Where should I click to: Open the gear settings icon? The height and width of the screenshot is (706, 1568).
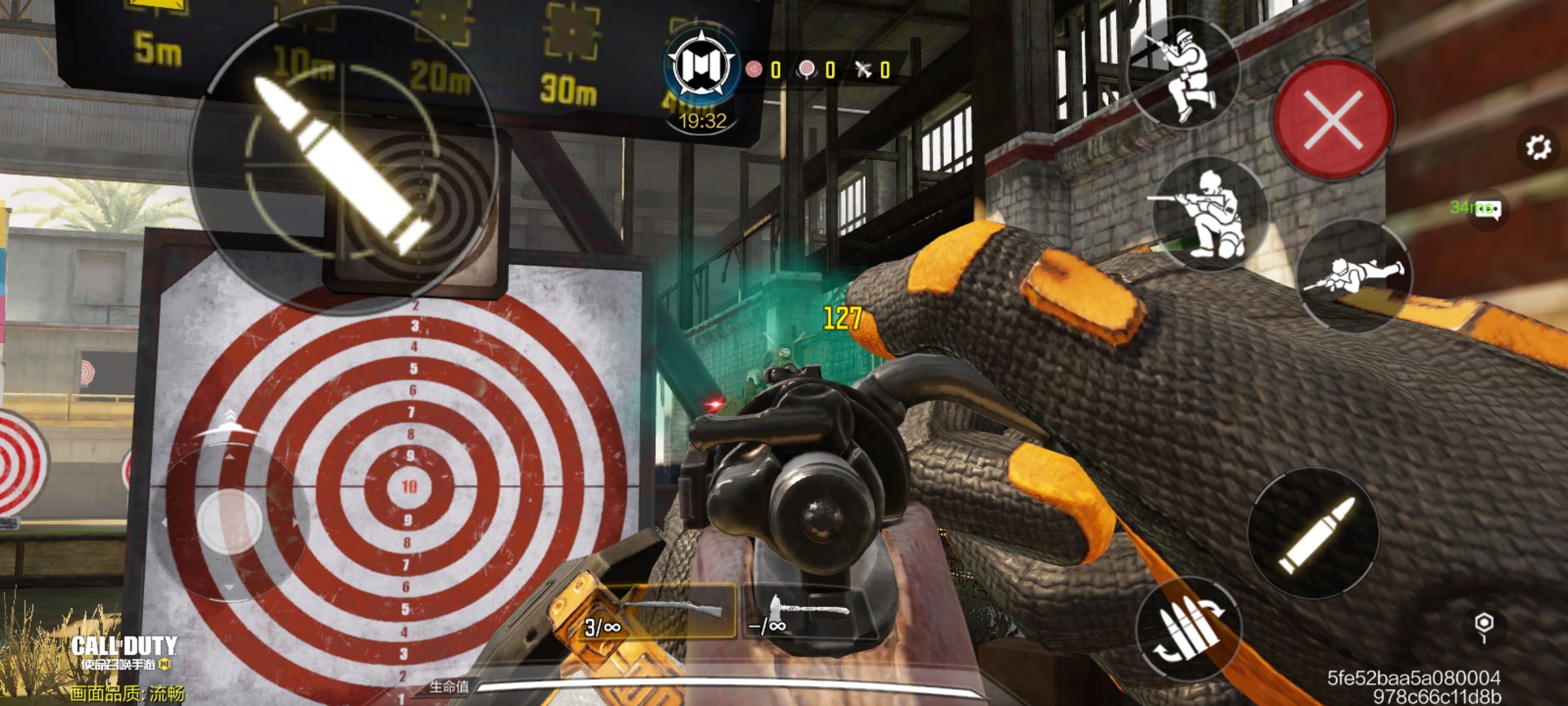[1538, 148]
